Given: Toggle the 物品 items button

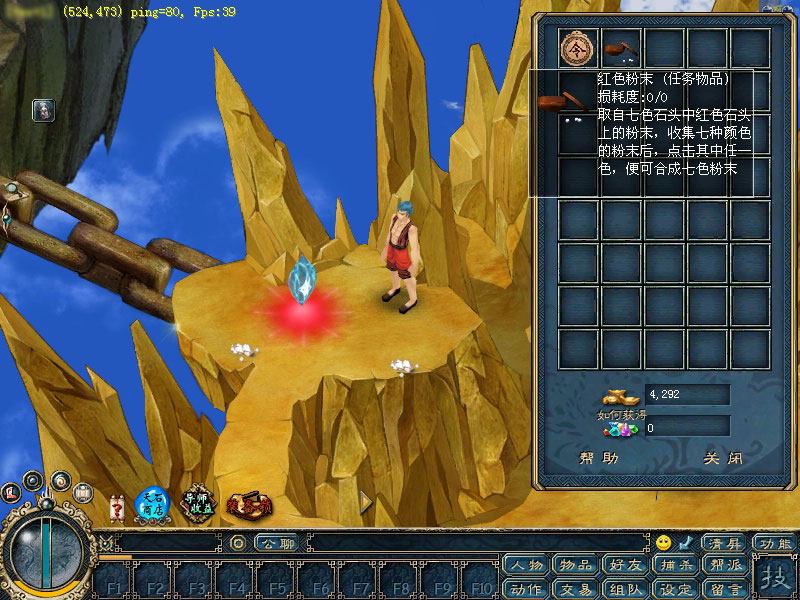Looking at the screenshot, I should (x=575, y=566).
